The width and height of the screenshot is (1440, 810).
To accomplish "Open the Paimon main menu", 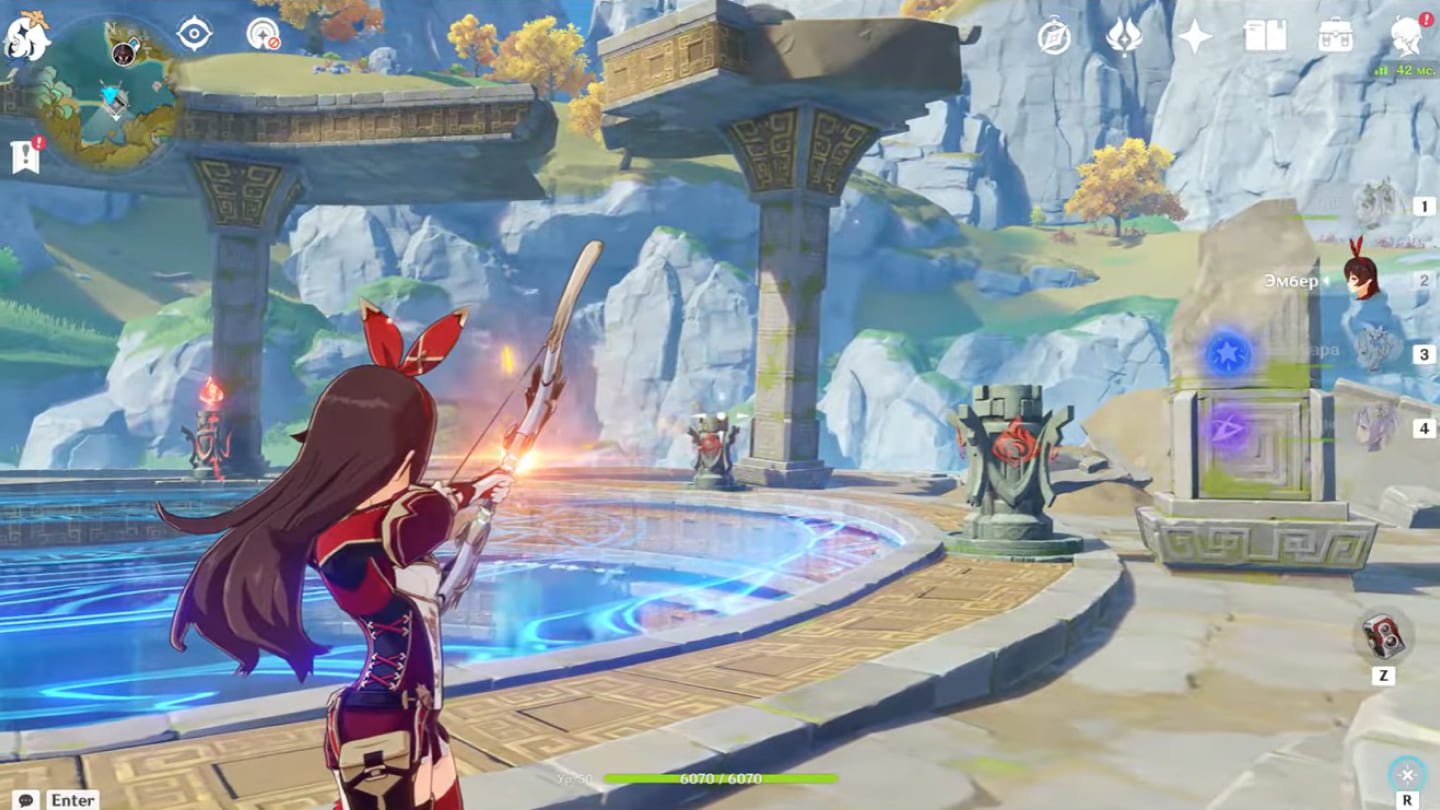I will pyautogui.click(x=26, y=37).
